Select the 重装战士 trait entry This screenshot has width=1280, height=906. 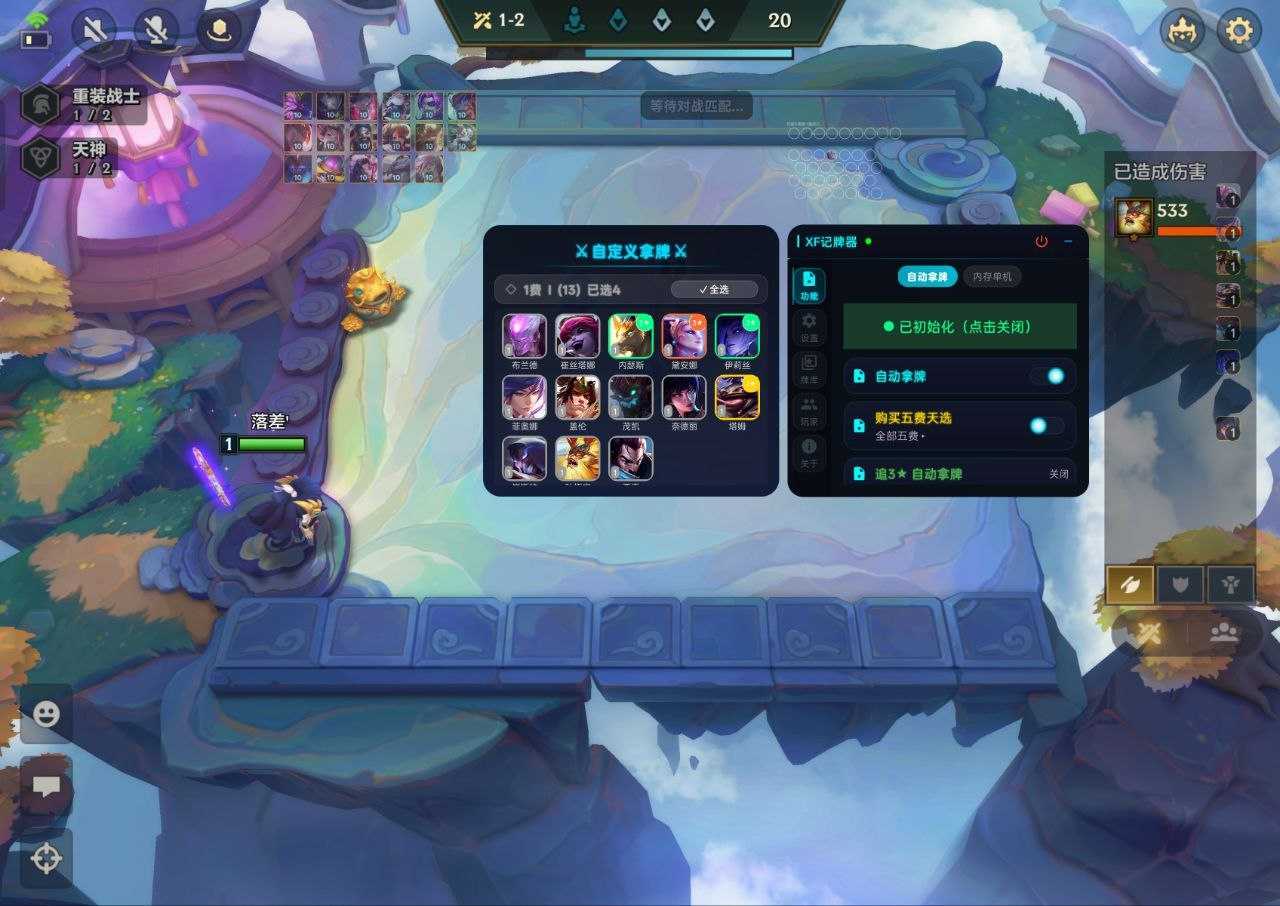(84, 104)
